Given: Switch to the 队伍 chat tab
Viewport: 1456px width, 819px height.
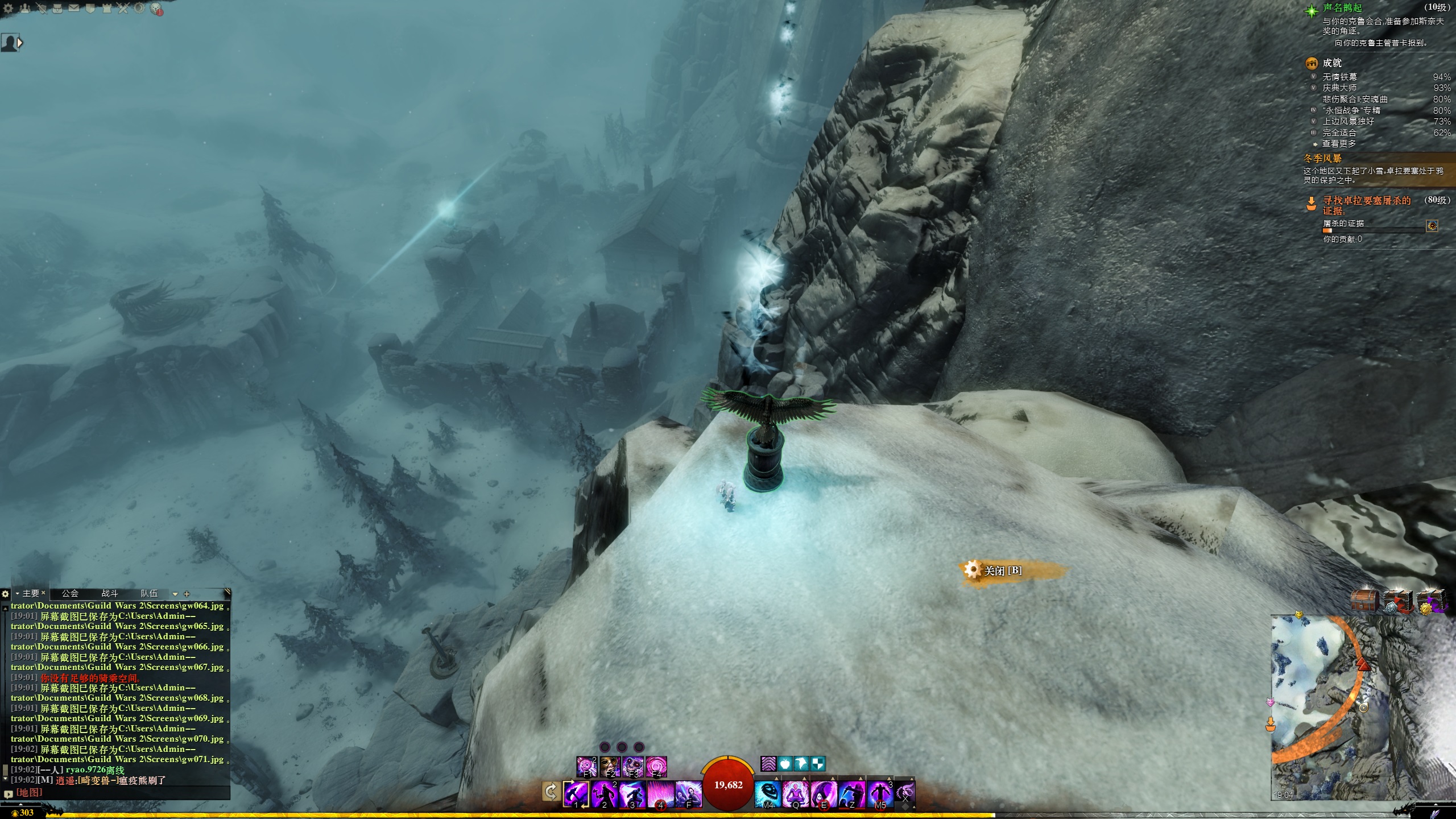Looking at the screenshot, I should (149, 593).
